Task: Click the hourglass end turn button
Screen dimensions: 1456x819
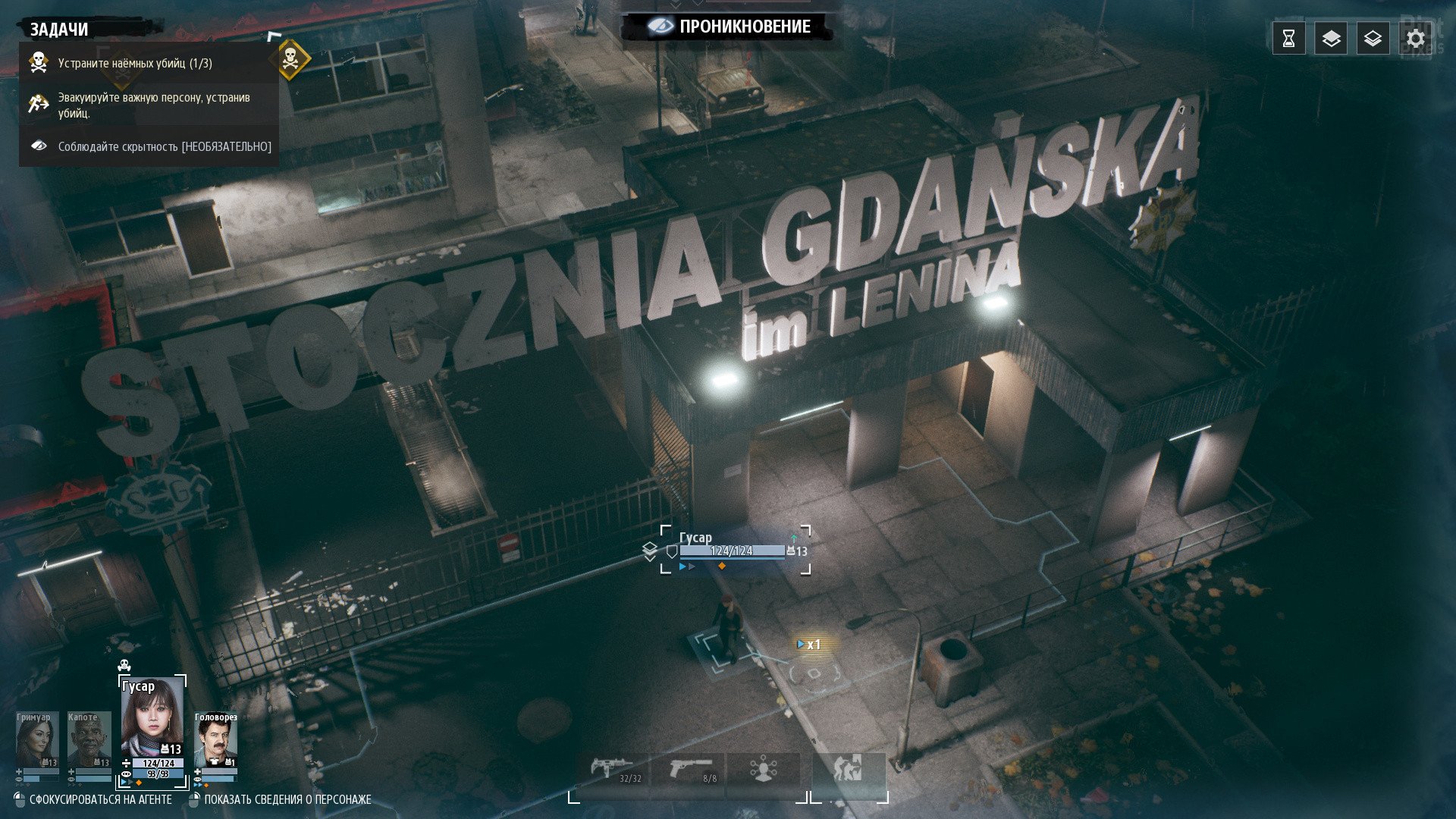Action: 1288,39
